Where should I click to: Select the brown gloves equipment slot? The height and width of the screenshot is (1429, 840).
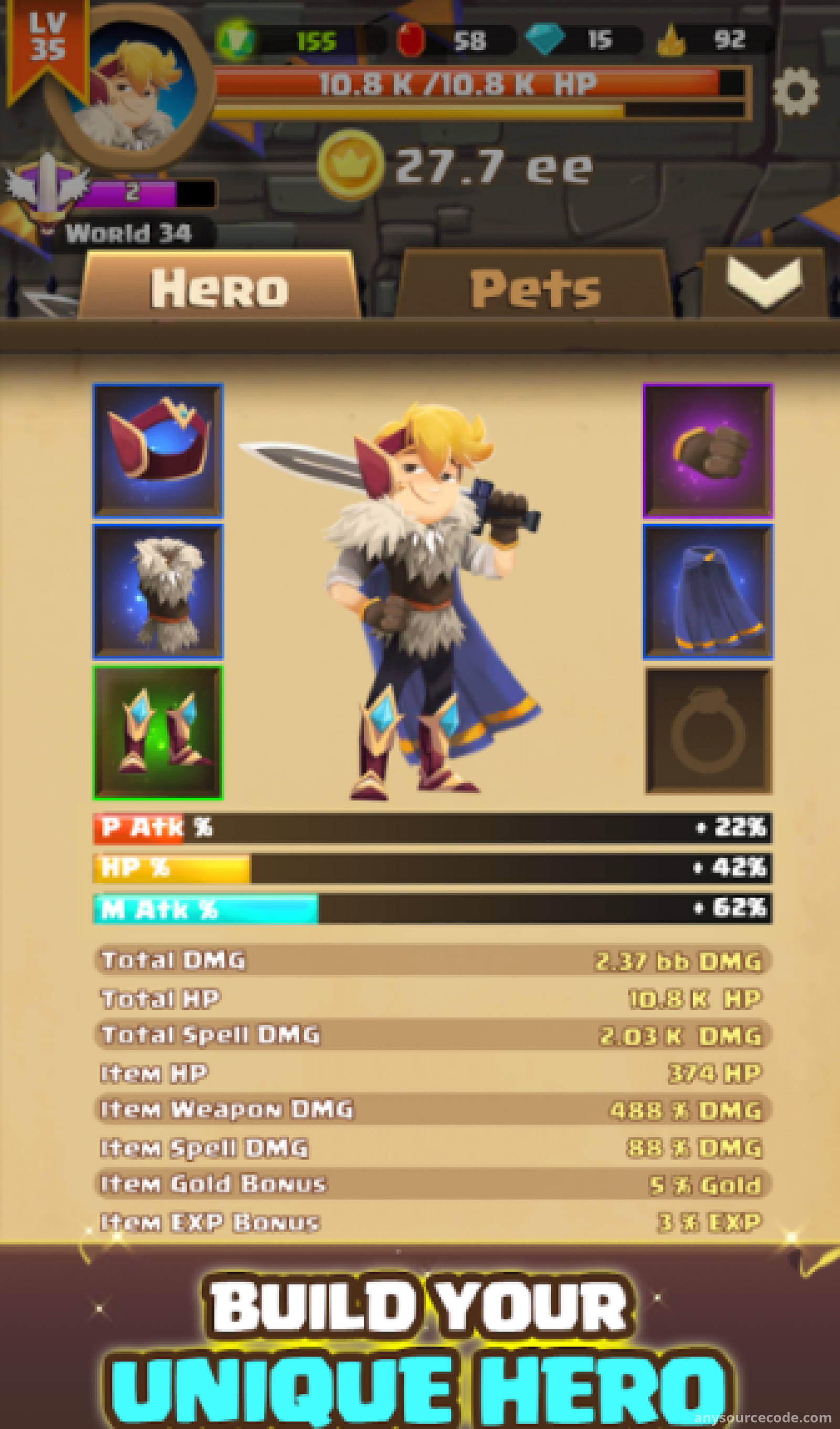pyautogui.click(x=707, y=451)
